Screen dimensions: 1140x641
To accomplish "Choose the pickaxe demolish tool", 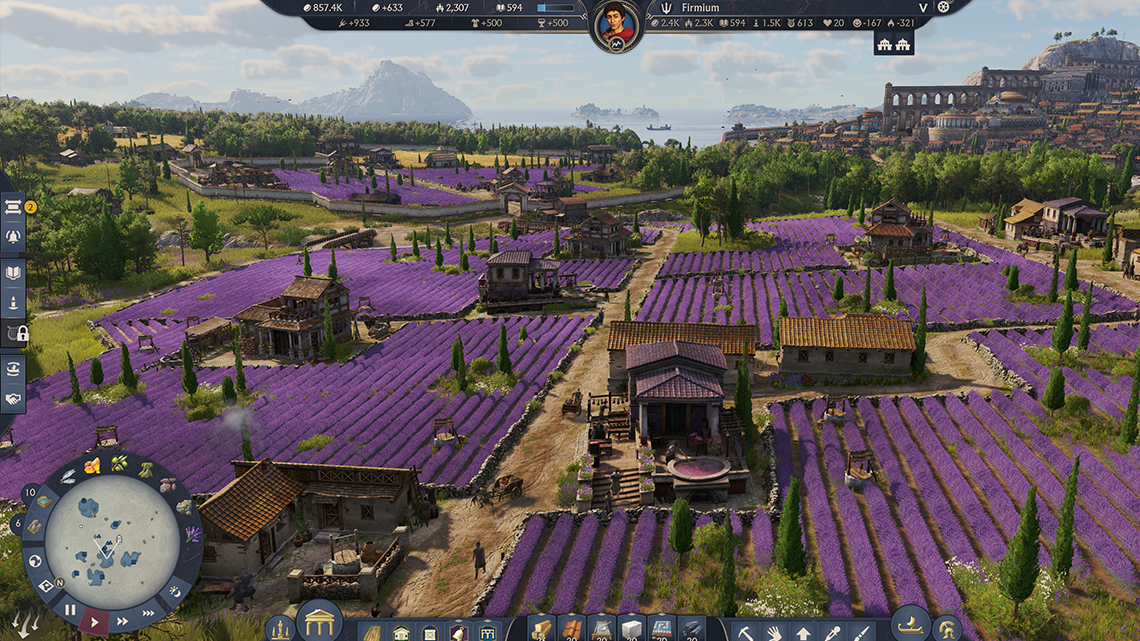I will [746, 631].
